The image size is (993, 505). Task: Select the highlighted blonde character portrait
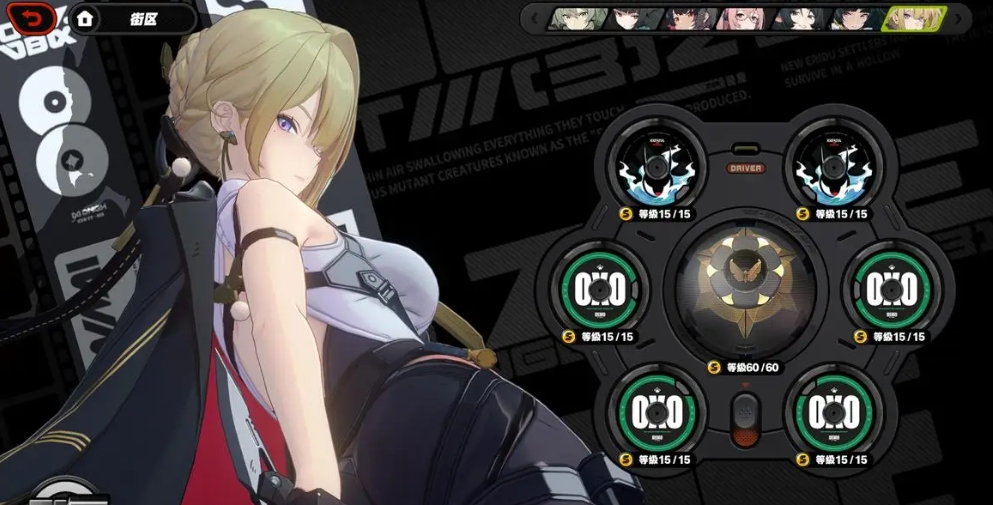coord(913,18)
